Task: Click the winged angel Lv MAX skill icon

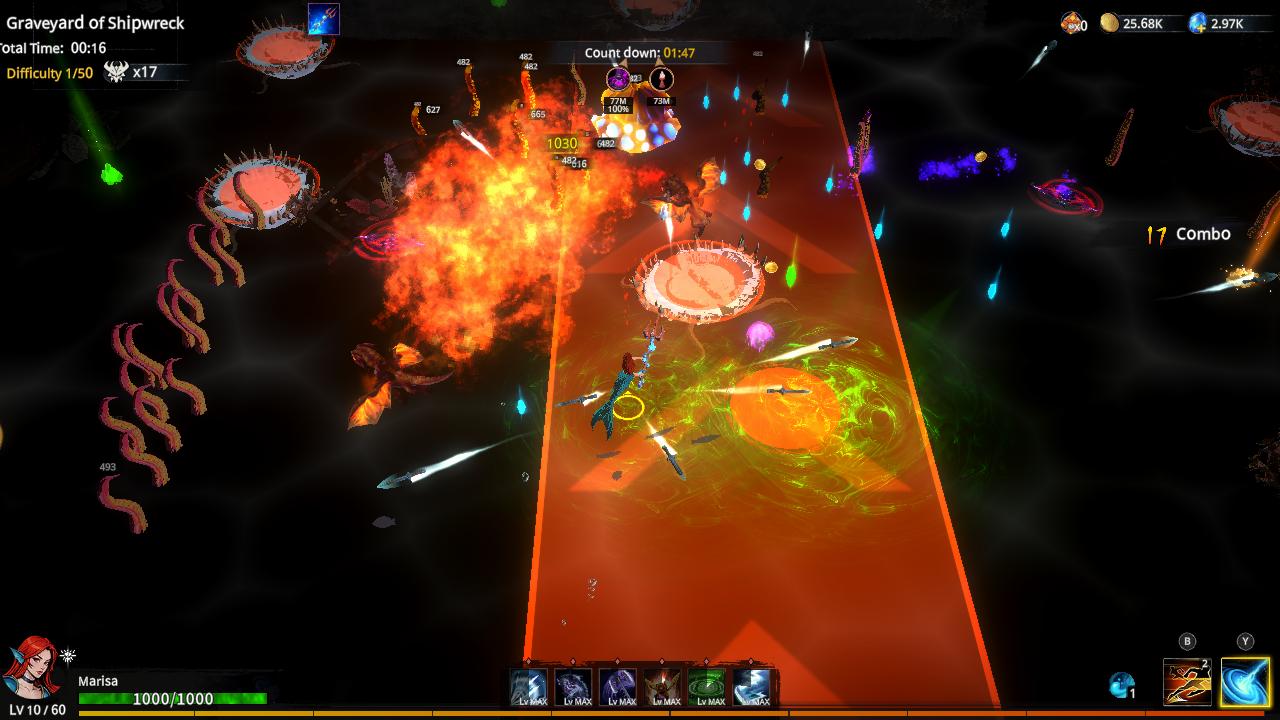Action: tap(662, 686)
